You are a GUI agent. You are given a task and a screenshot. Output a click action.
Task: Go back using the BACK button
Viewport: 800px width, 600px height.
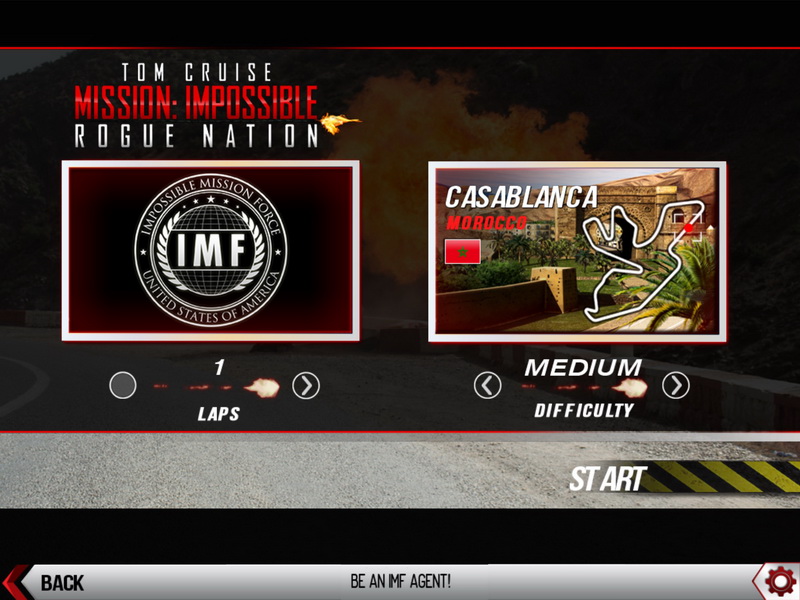pos(48,582)
